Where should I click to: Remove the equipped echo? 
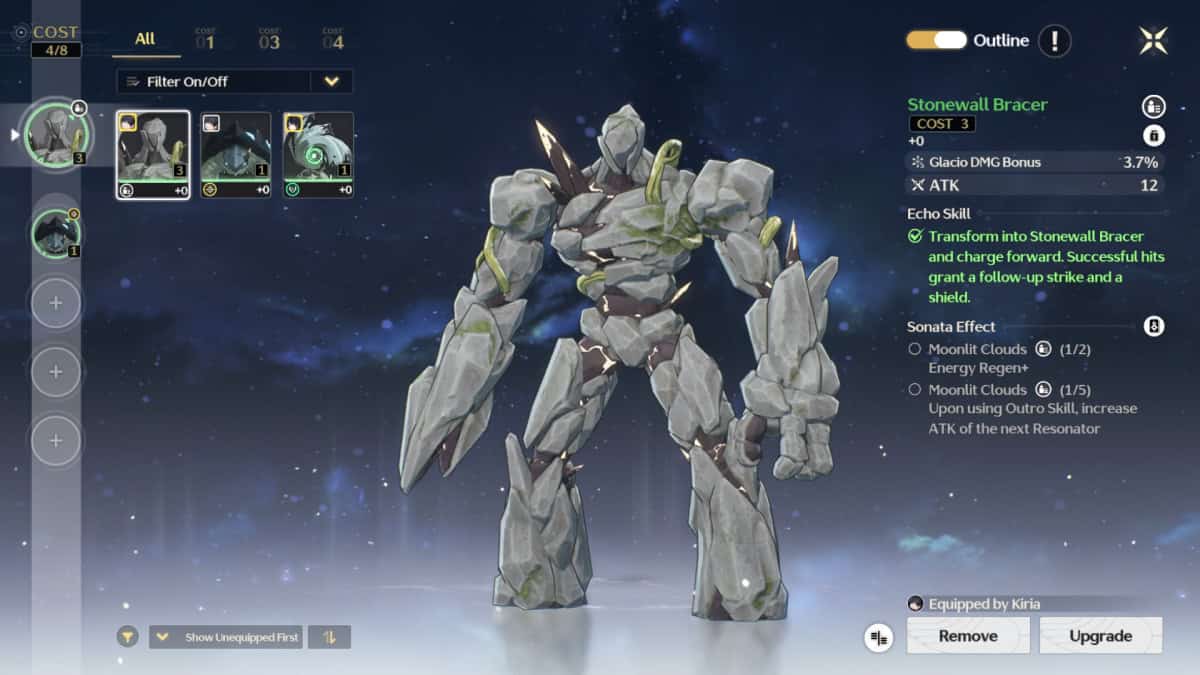point(967,636)
